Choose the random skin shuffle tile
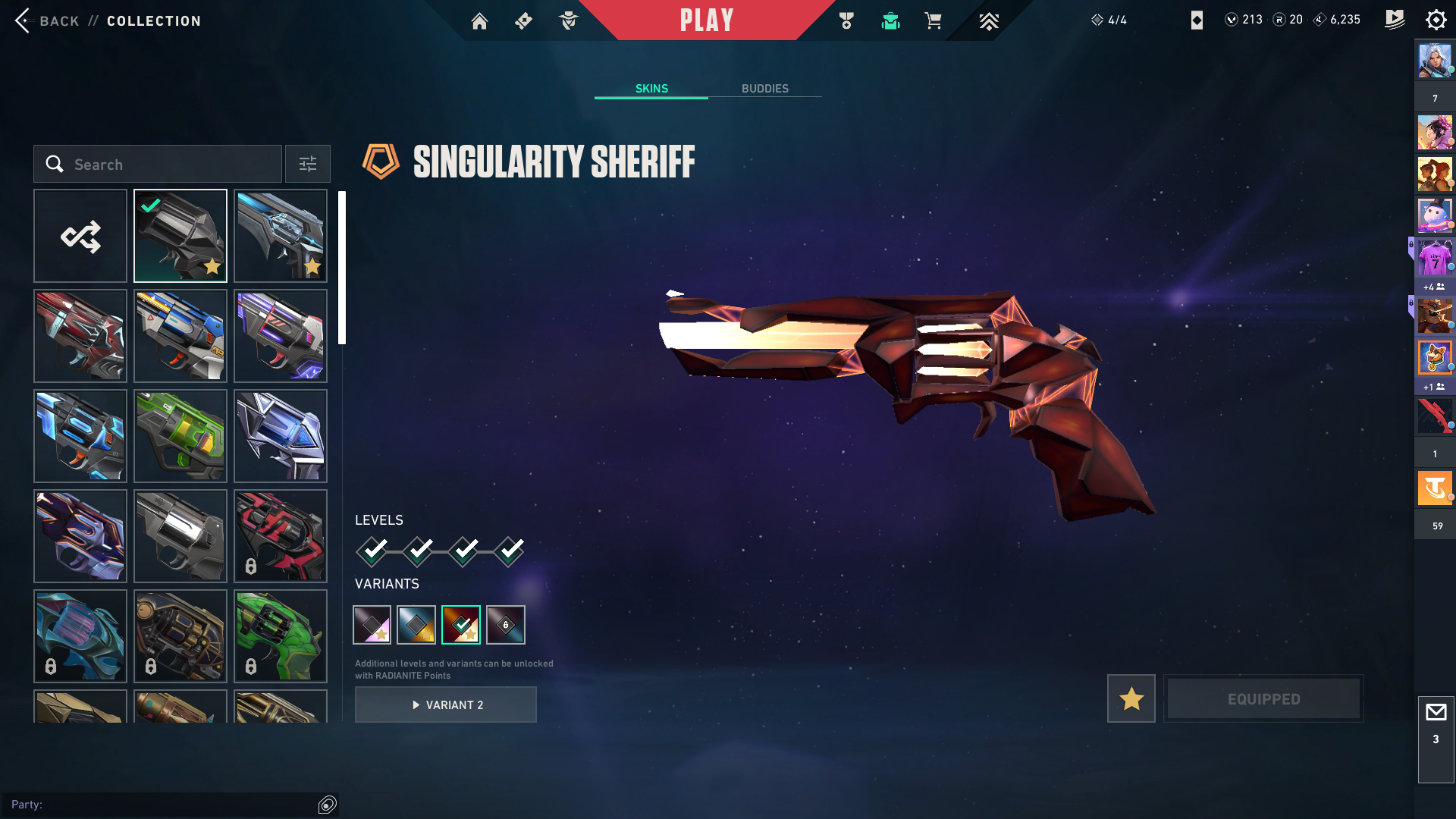 tap(80, 236)
